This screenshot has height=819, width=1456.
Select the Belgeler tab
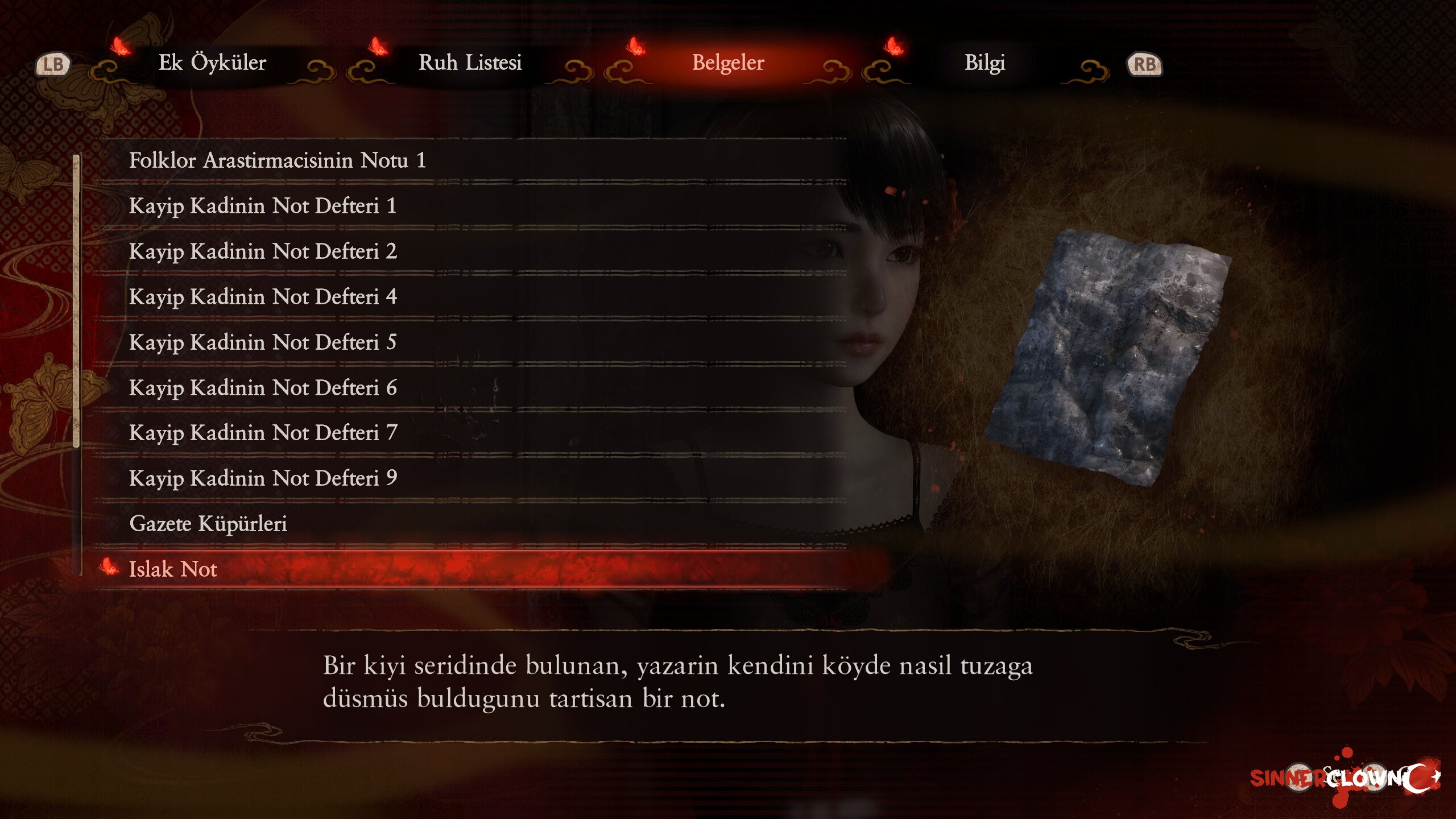pyautogui.click(x=728, y=63)
